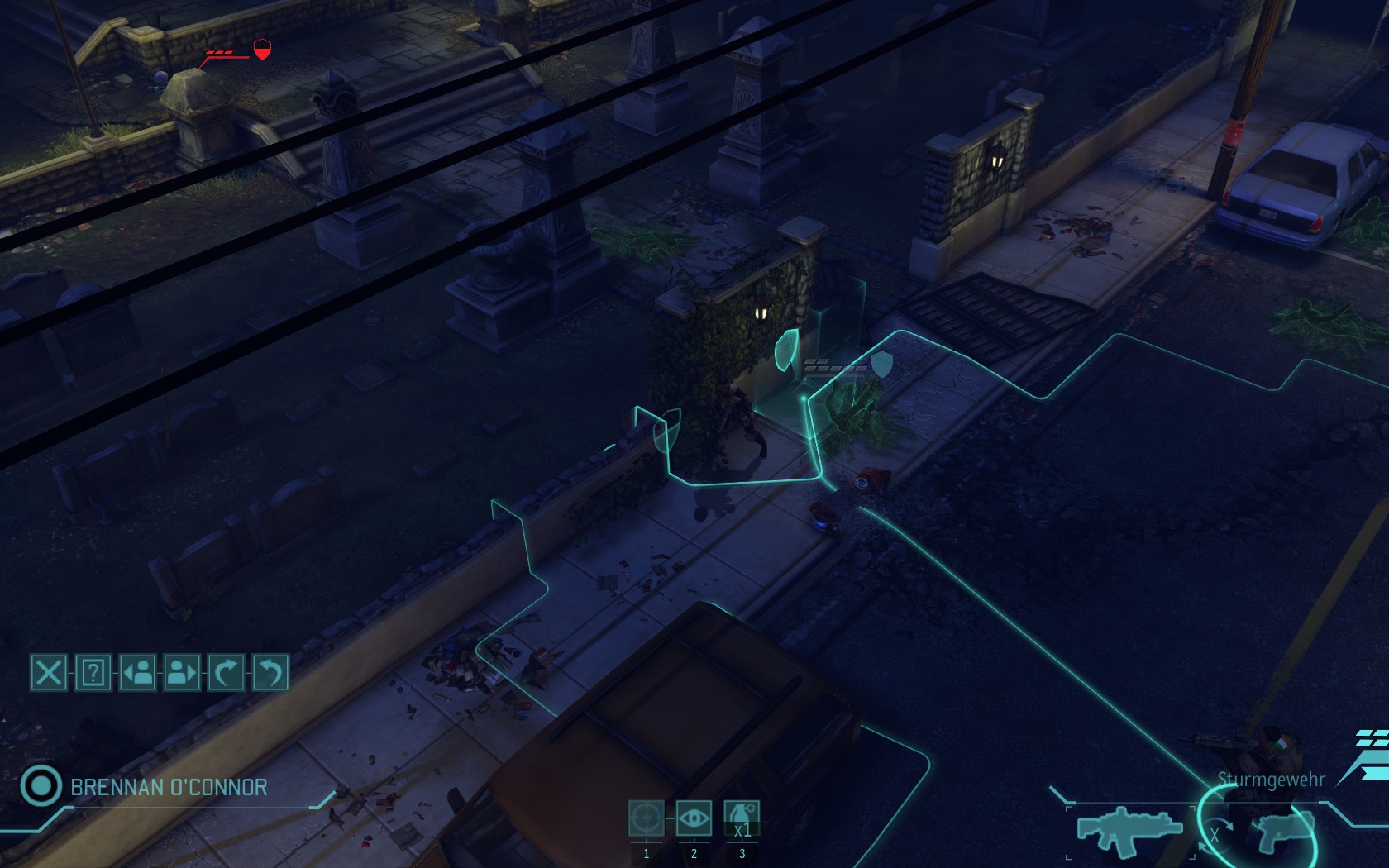Click the Brennan O'Connor soldier name
The height and width of the screenshot is (868, 1389).
[x=169, y=787]
